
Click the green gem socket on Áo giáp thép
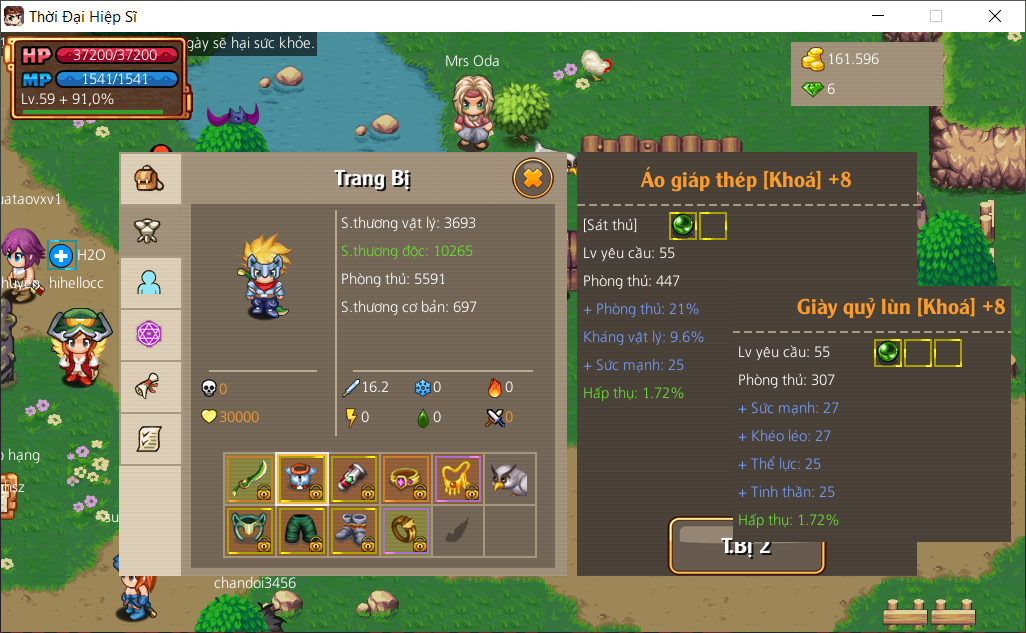pos(683,226)
